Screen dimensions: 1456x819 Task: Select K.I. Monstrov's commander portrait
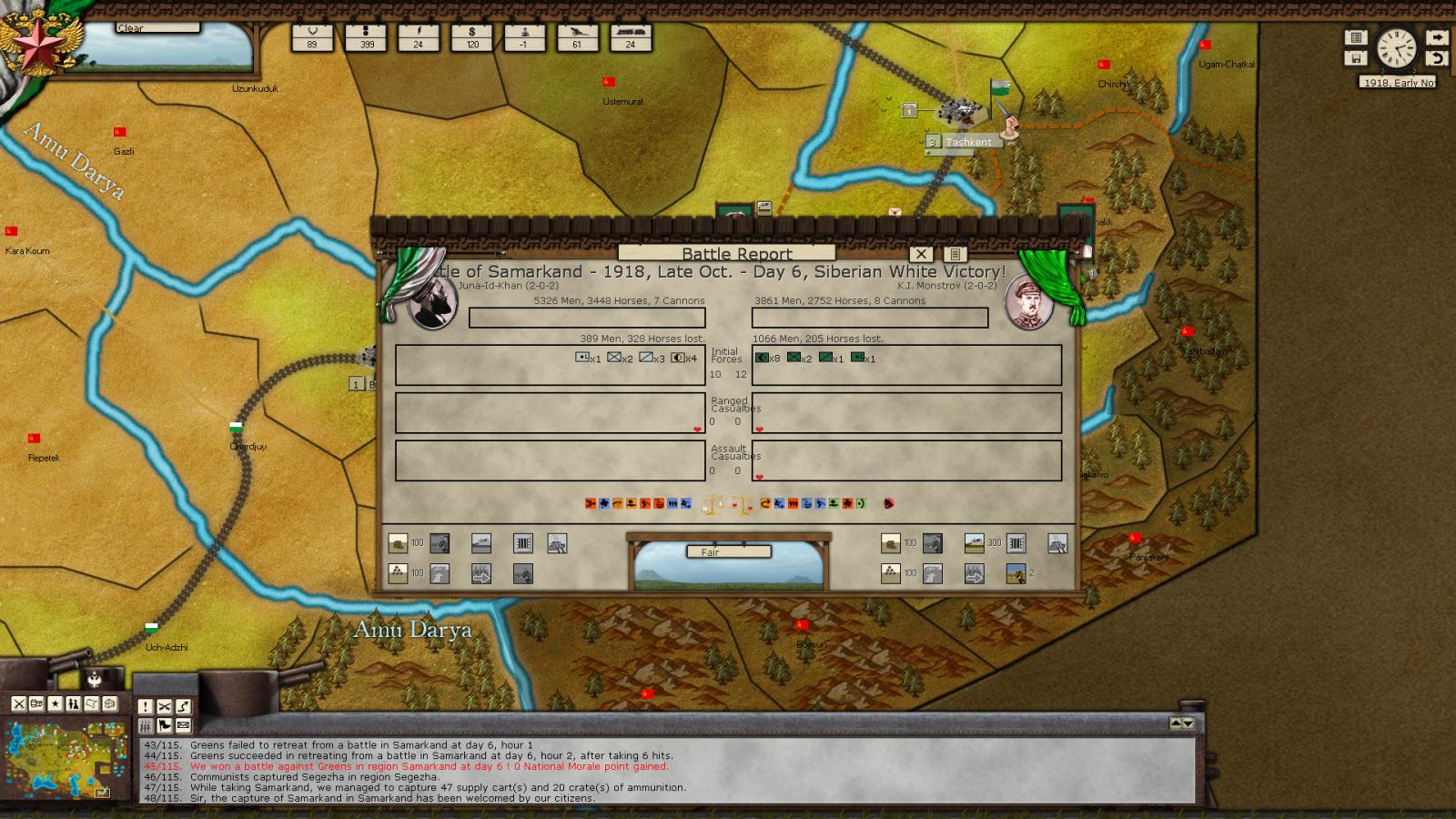[1028, 303]
